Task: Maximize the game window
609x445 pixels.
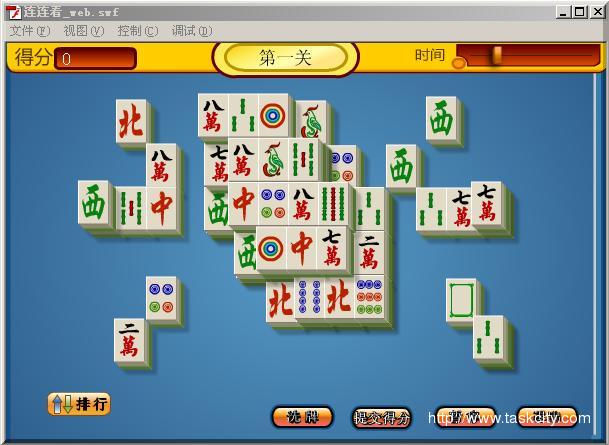Action: click(580, 11)
